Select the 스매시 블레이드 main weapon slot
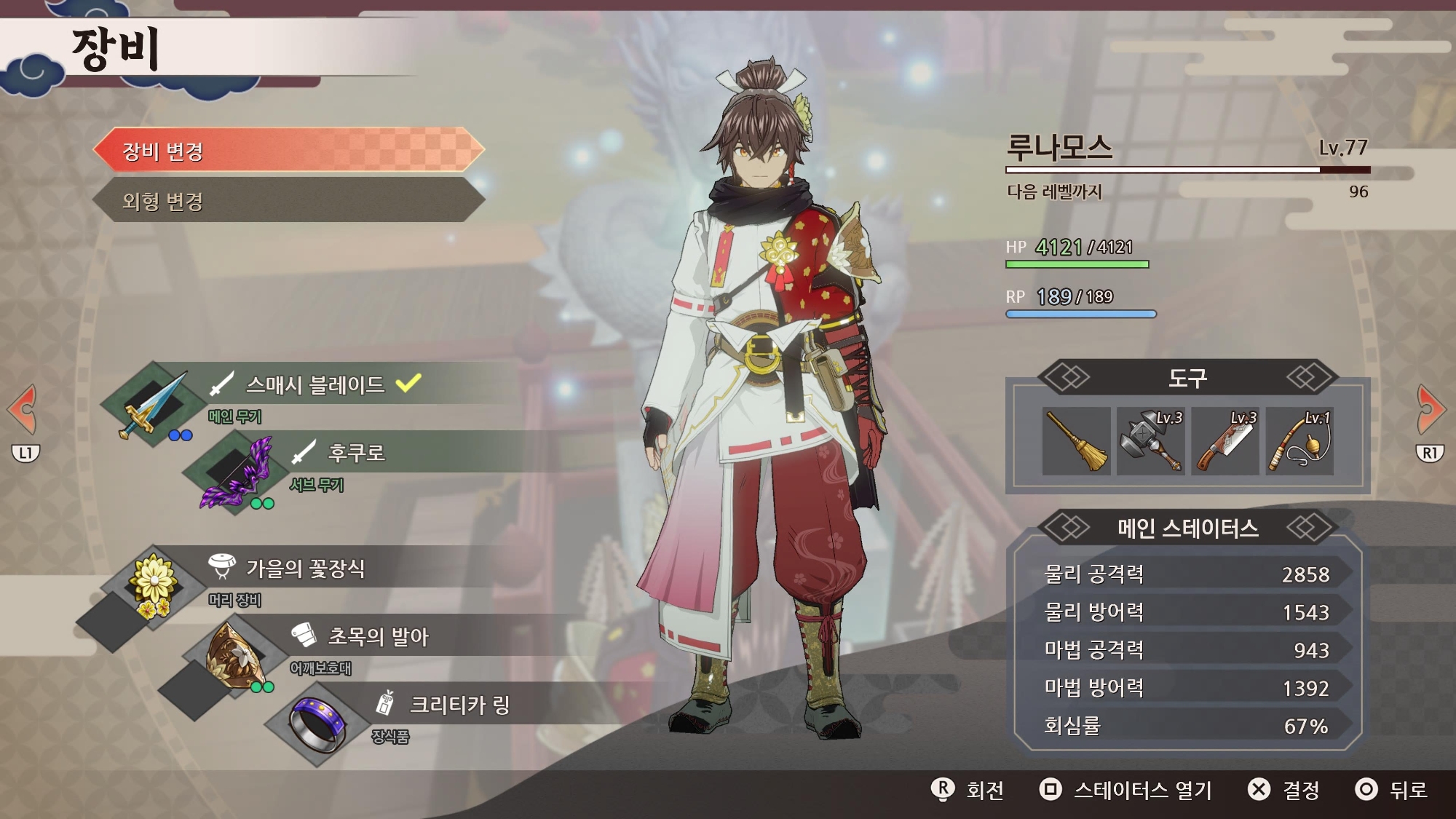1456x819 pixels. 314,384
